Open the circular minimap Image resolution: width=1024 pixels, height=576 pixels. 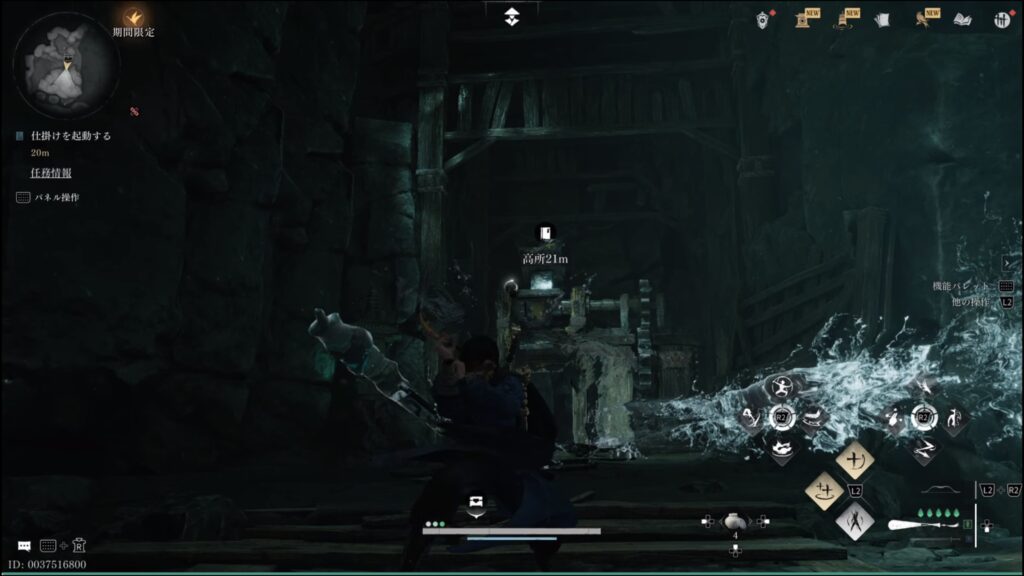pos(66,66)
